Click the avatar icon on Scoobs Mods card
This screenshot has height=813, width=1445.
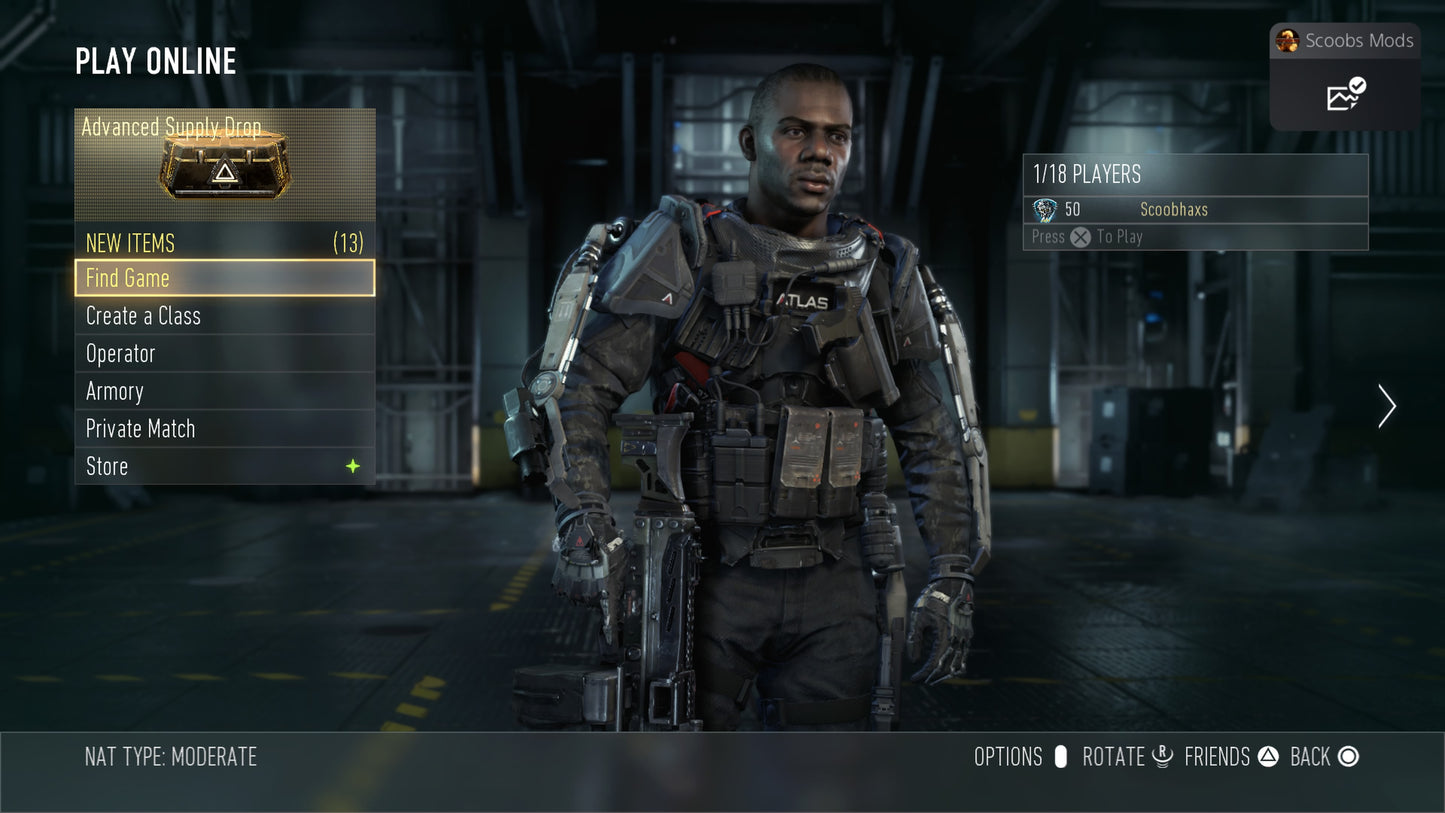coord(1289,41)
